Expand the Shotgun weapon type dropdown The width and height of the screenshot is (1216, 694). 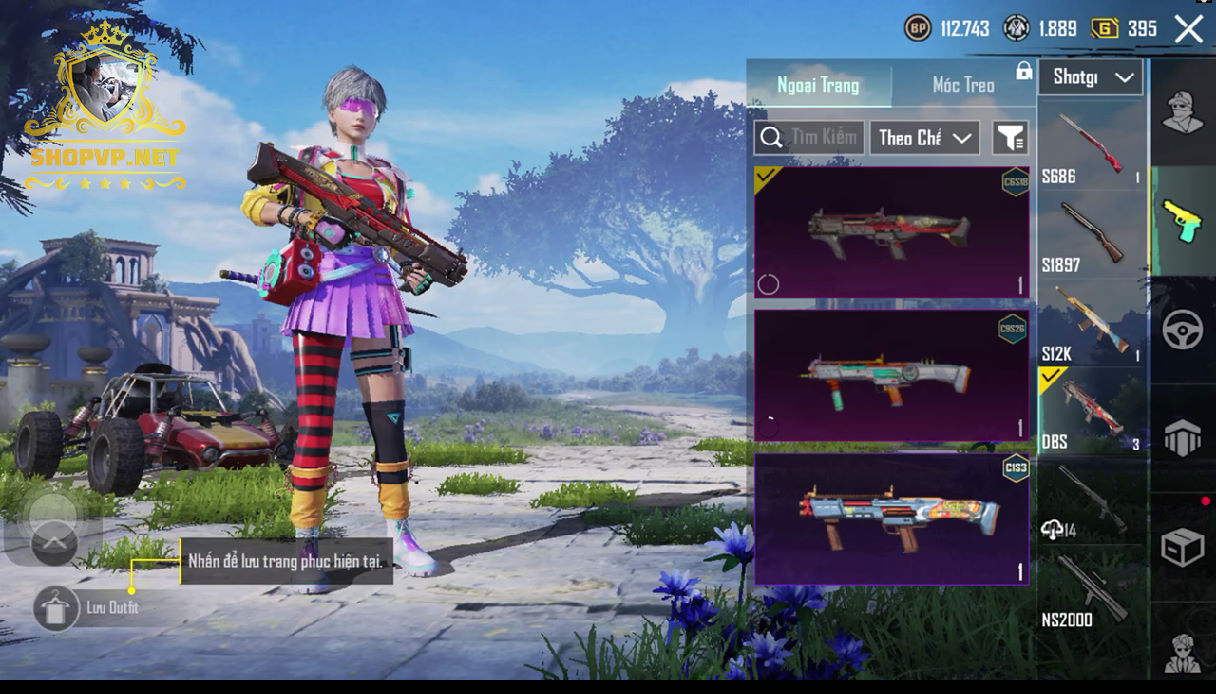point(1090,77)
